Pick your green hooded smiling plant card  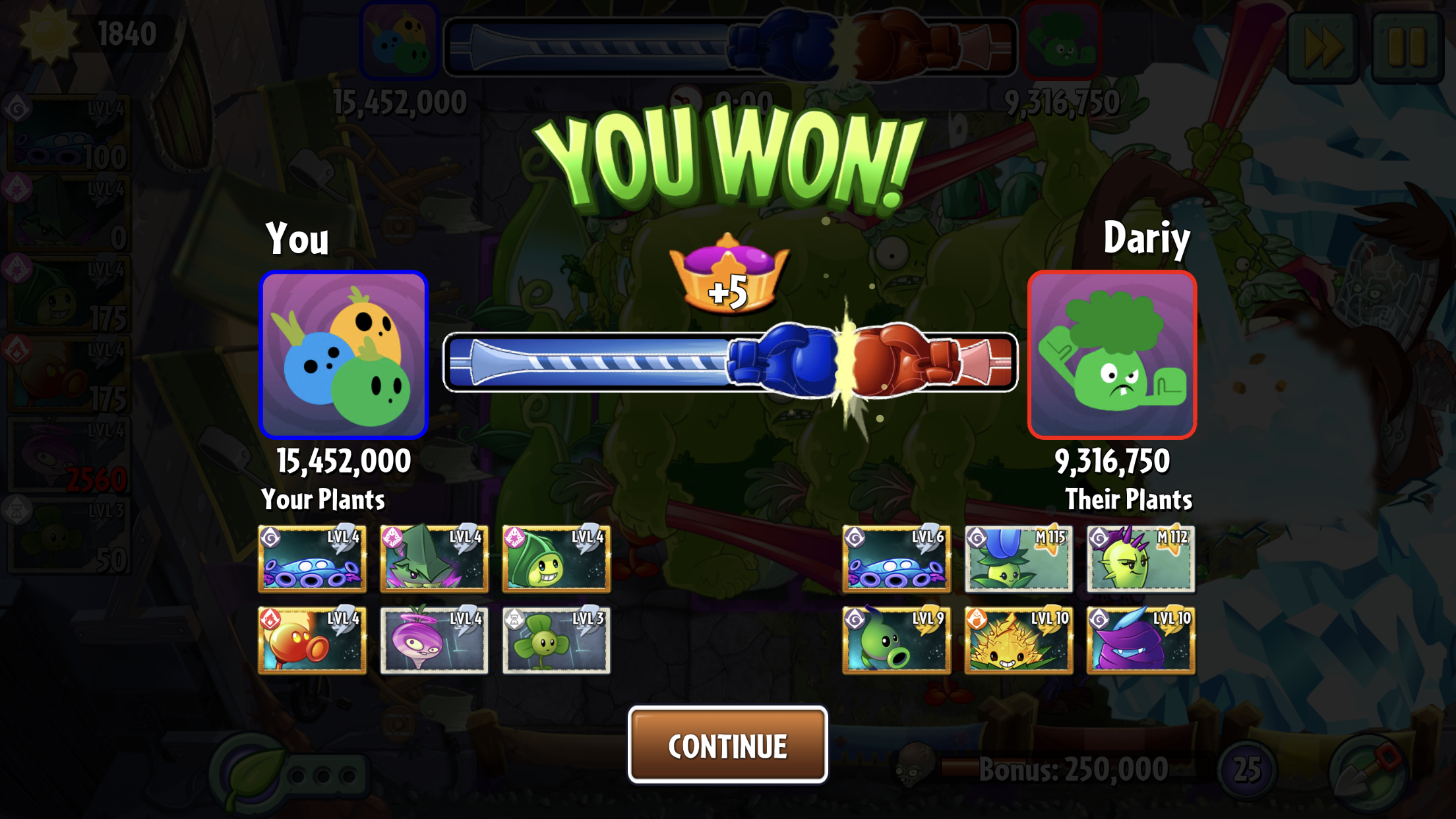click(x=556, y=559)
